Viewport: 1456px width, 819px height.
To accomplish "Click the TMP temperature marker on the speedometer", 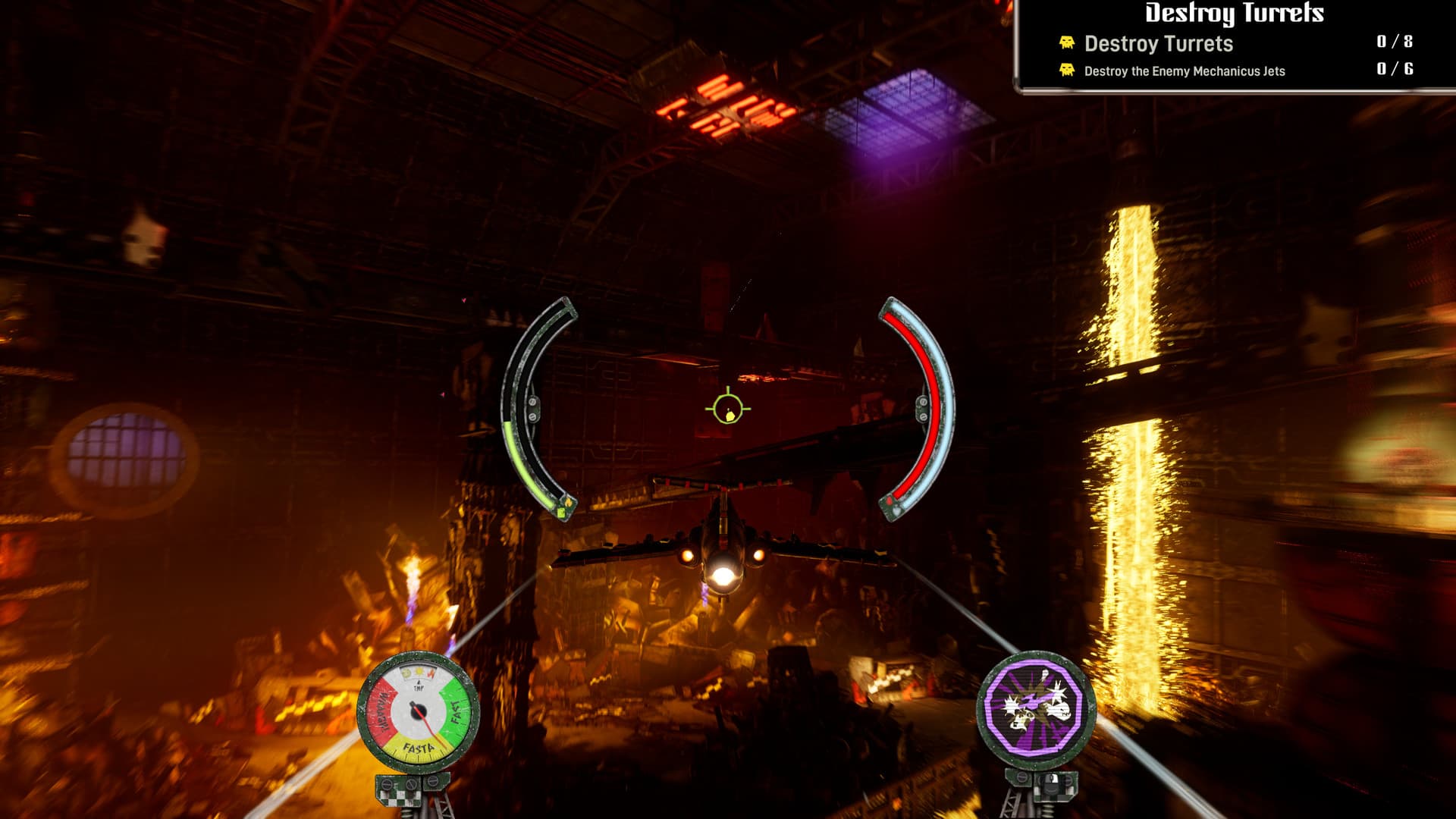I will coord(420,686).
